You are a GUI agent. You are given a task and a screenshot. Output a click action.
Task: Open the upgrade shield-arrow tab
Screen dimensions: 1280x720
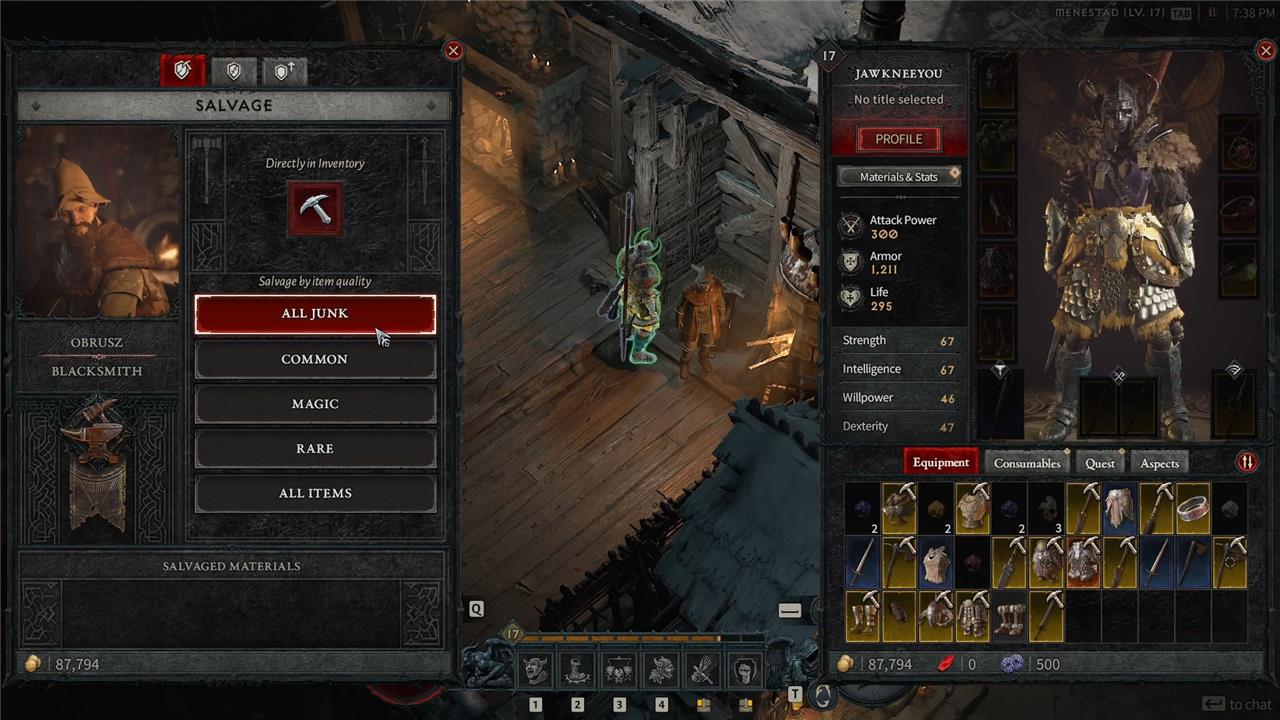[283, 71]
